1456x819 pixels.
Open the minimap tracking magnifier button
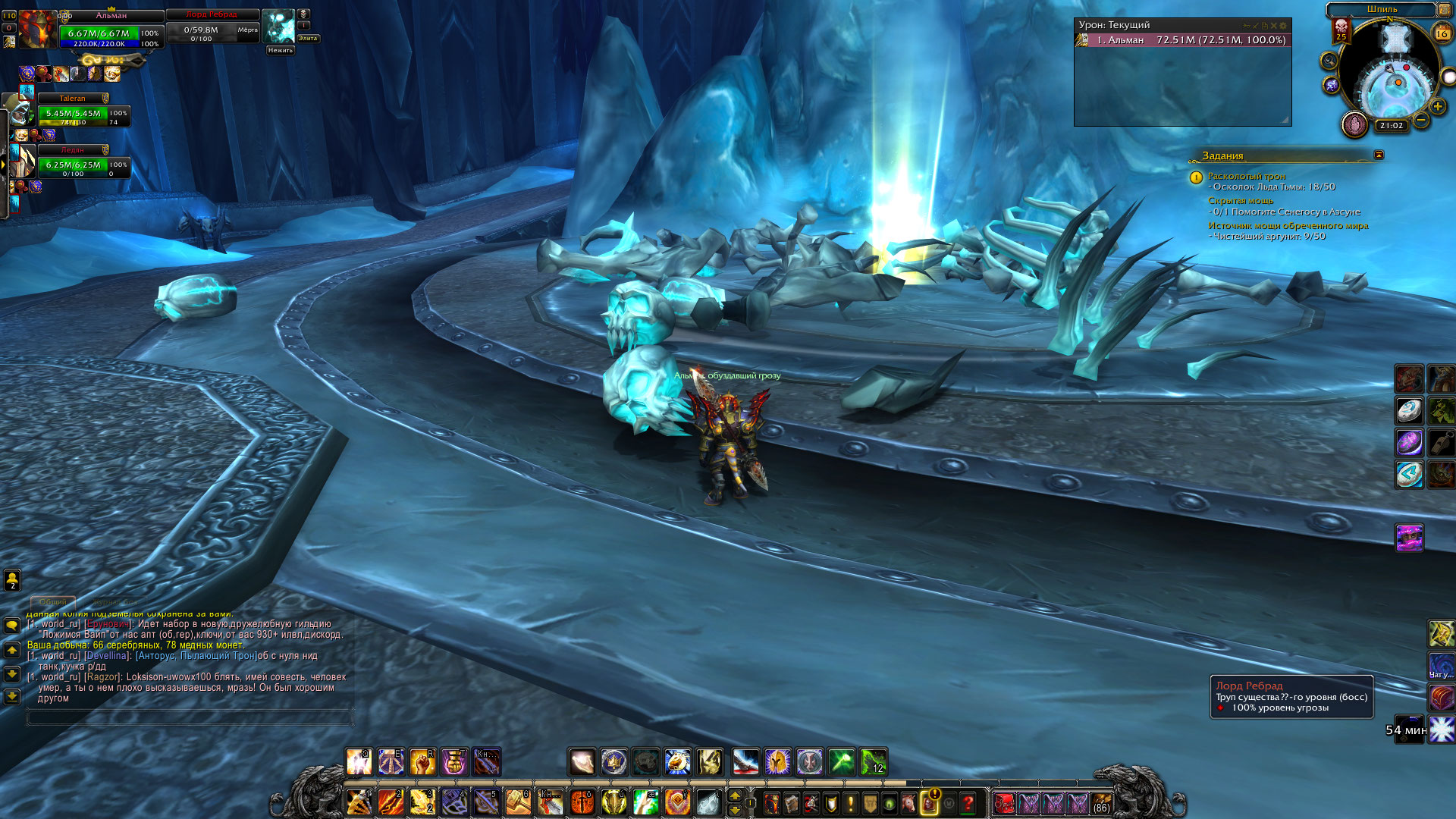click(1329, 61)
